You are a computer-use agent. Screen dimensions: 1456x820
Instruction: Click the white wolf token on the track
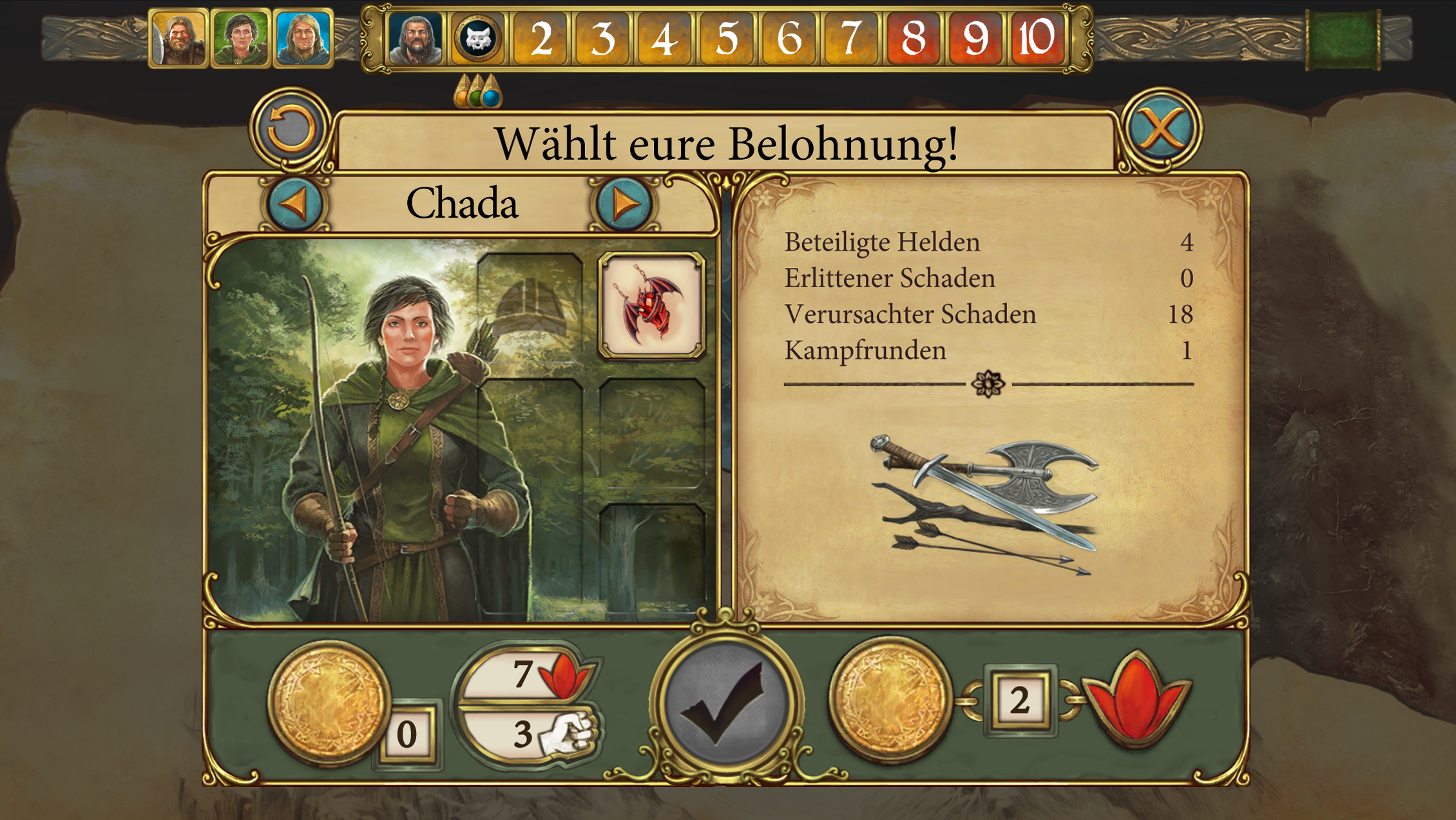pos(478,39)
